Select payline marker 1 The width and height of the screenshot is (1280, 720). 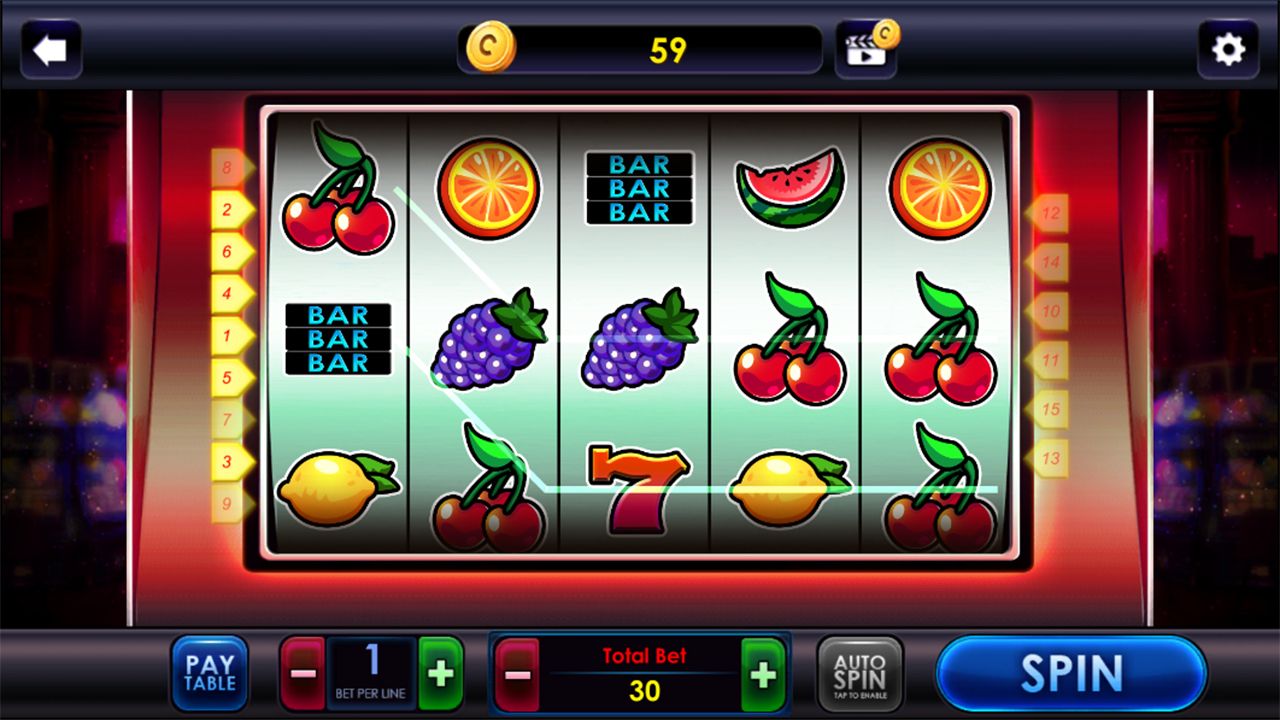pos(229,335)
